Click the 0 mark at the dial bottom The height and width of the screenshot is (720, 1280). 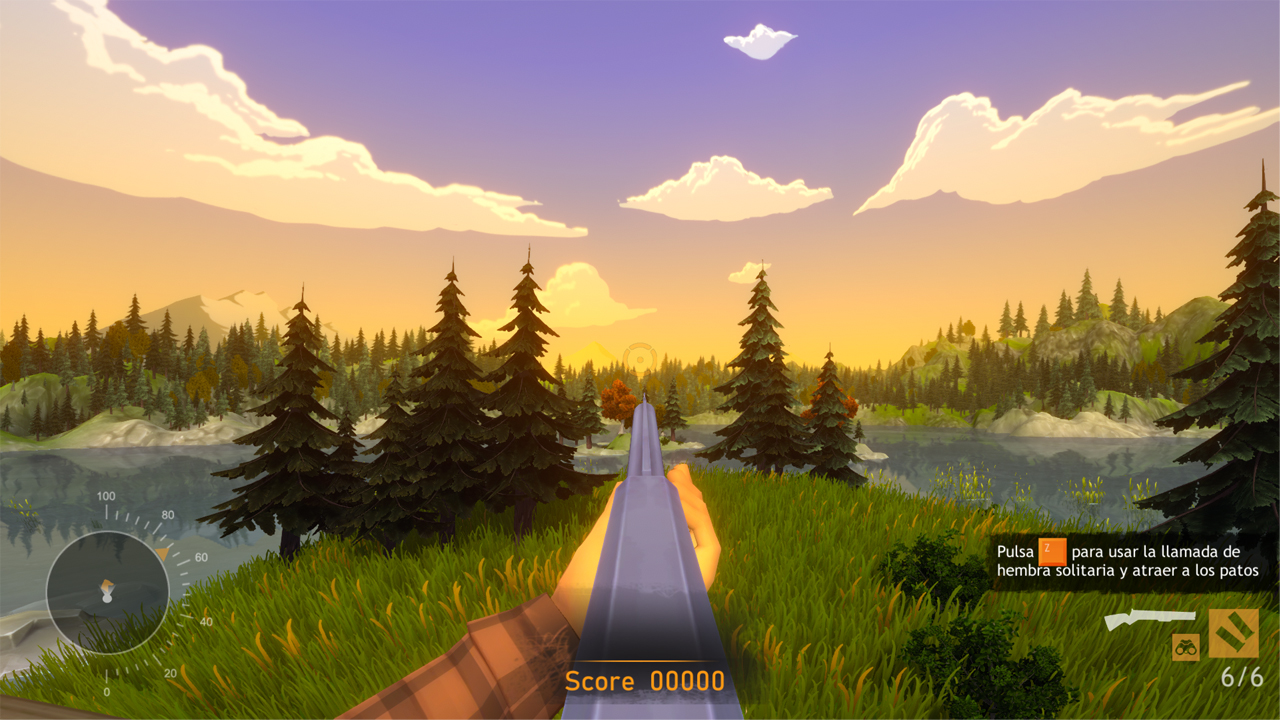click(x=107, y=689)
